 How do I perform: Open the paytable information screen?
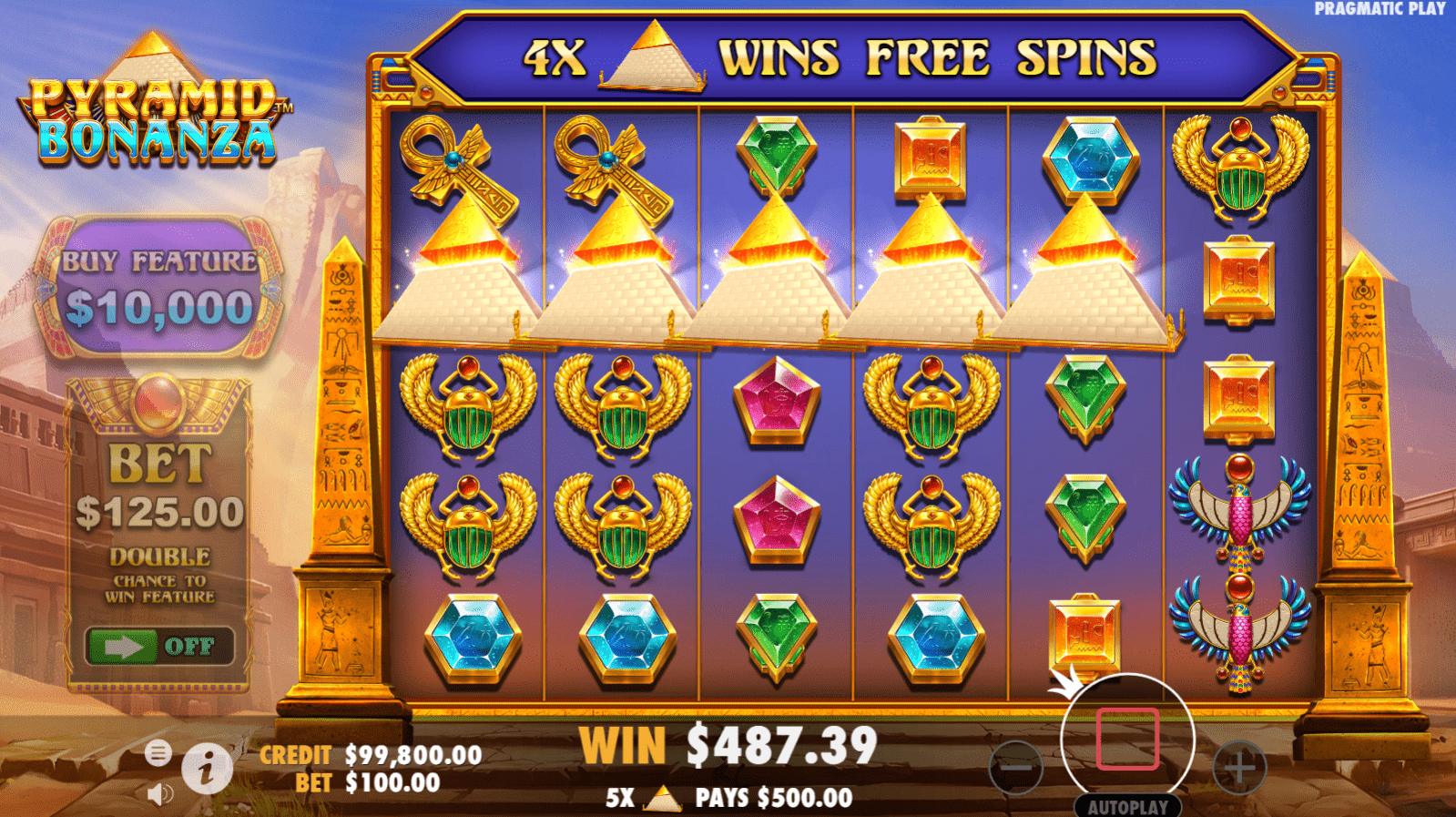click(206, 770)
